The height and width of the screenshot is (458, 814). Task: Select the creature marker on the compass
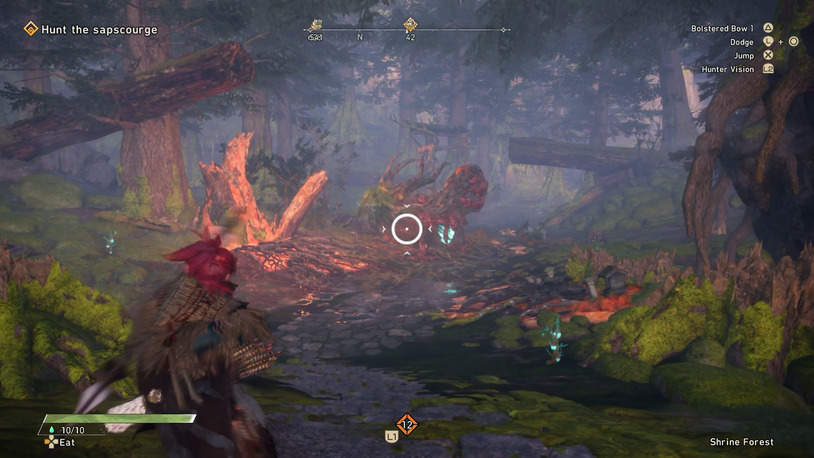(x=316, y=26)
